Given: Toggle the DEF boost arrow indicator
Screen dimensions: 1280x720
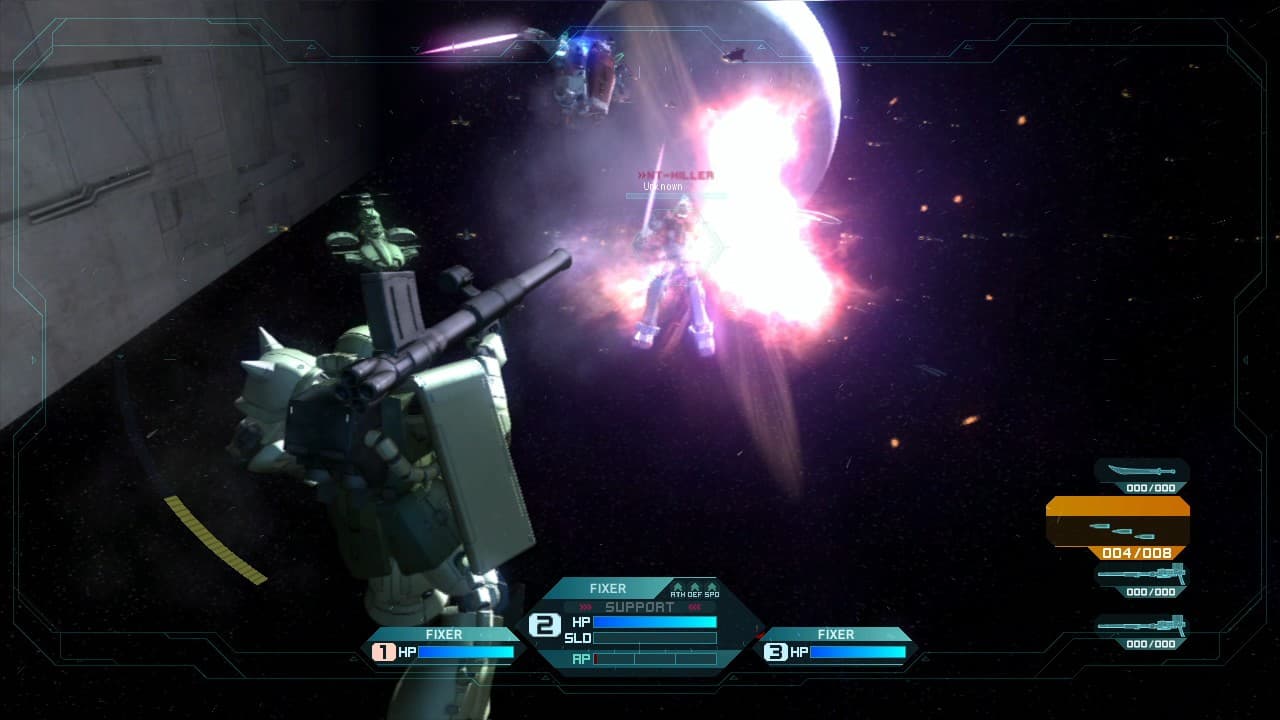Looking at the screenshot, I should pos(694,588).
